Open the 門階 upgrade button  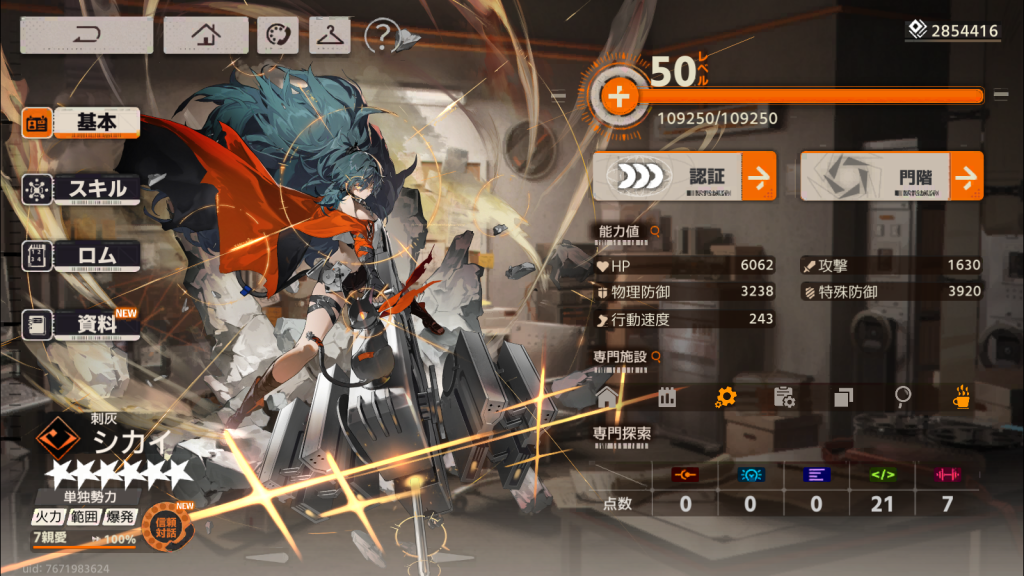click(891, 177)
